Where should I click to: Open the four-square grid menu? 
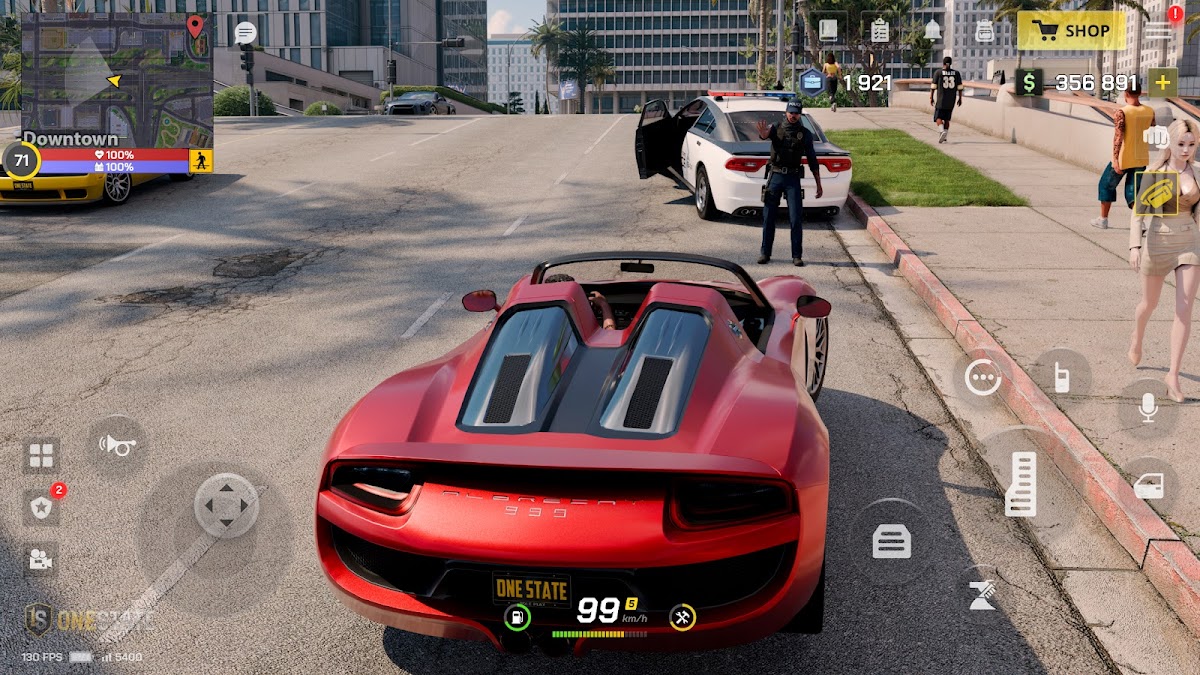coord(41,456)
